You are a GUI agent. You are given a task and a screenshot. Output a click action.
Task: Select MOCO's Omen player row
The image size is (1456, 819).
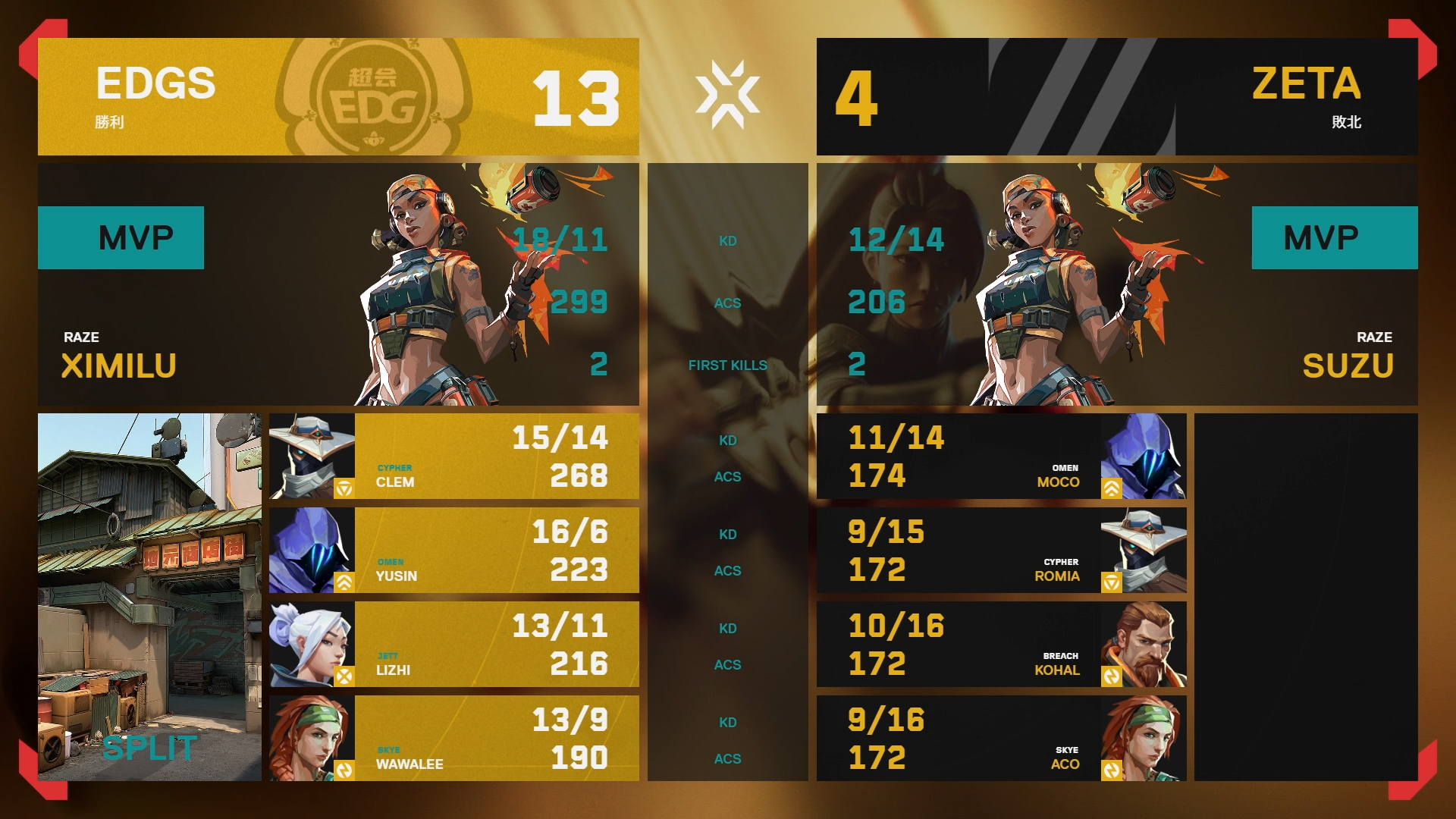pyautogui.click(x=1001, y=457)
